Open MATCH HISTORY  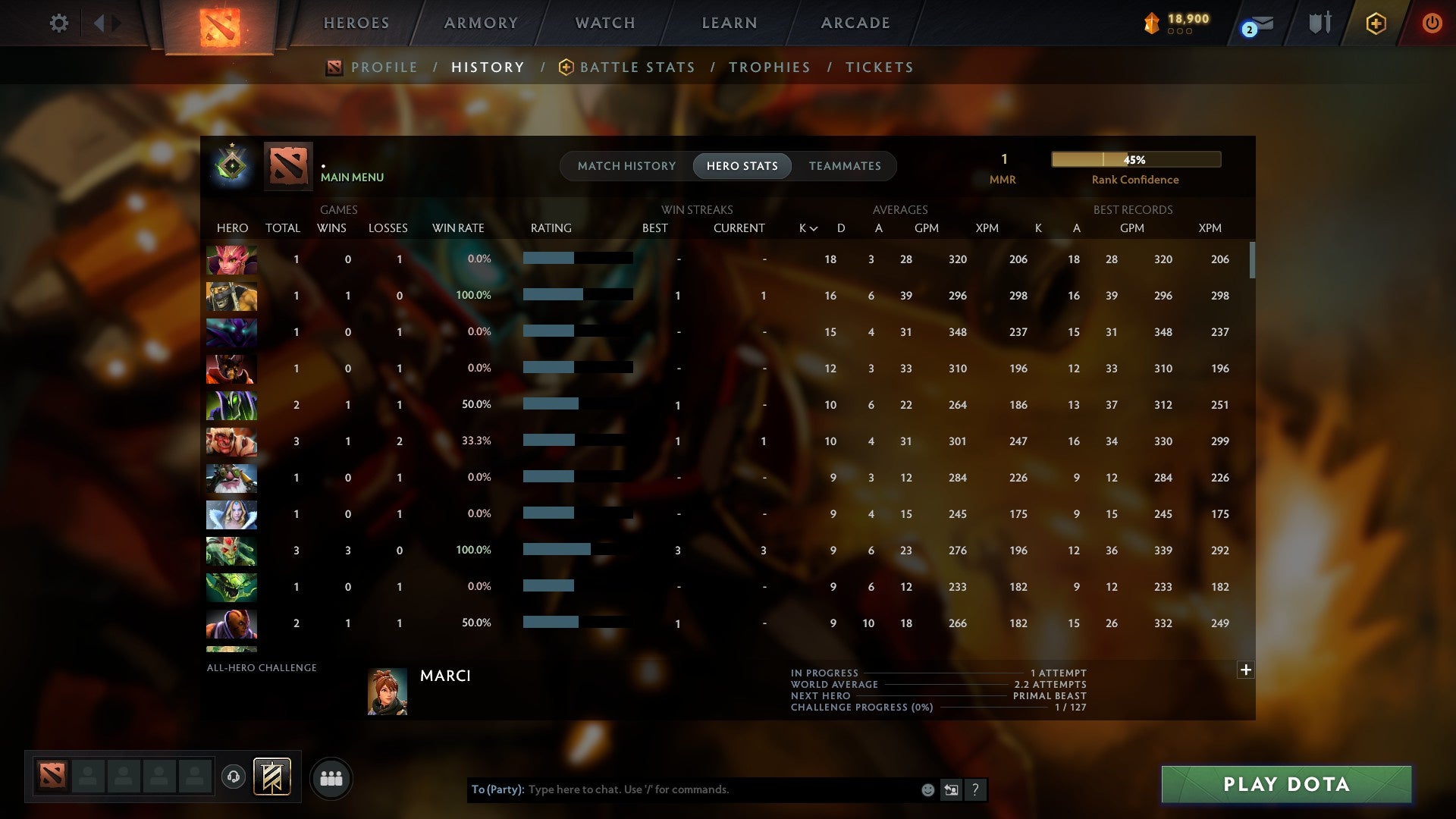pyautogui.click(x=626, y=166)
